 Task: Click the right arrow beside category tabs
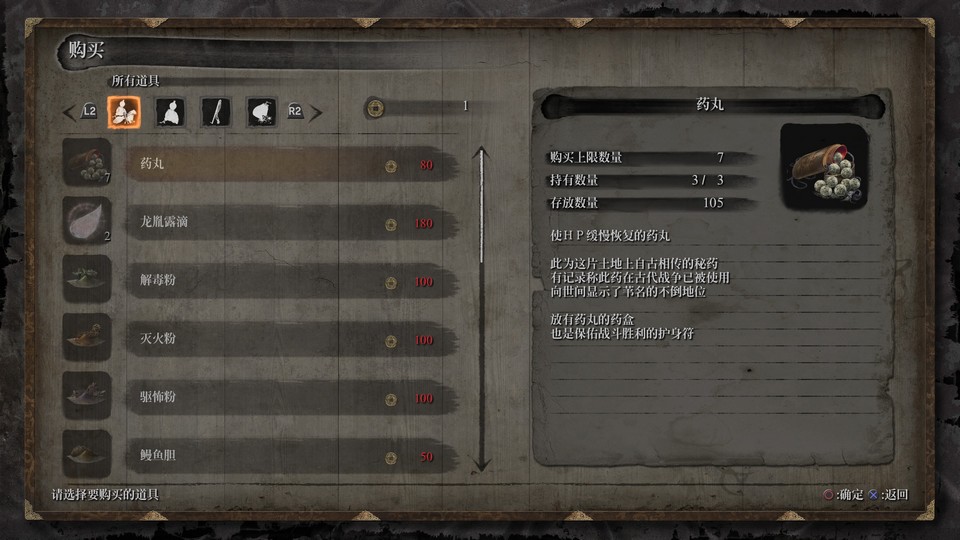pos(316,112)
